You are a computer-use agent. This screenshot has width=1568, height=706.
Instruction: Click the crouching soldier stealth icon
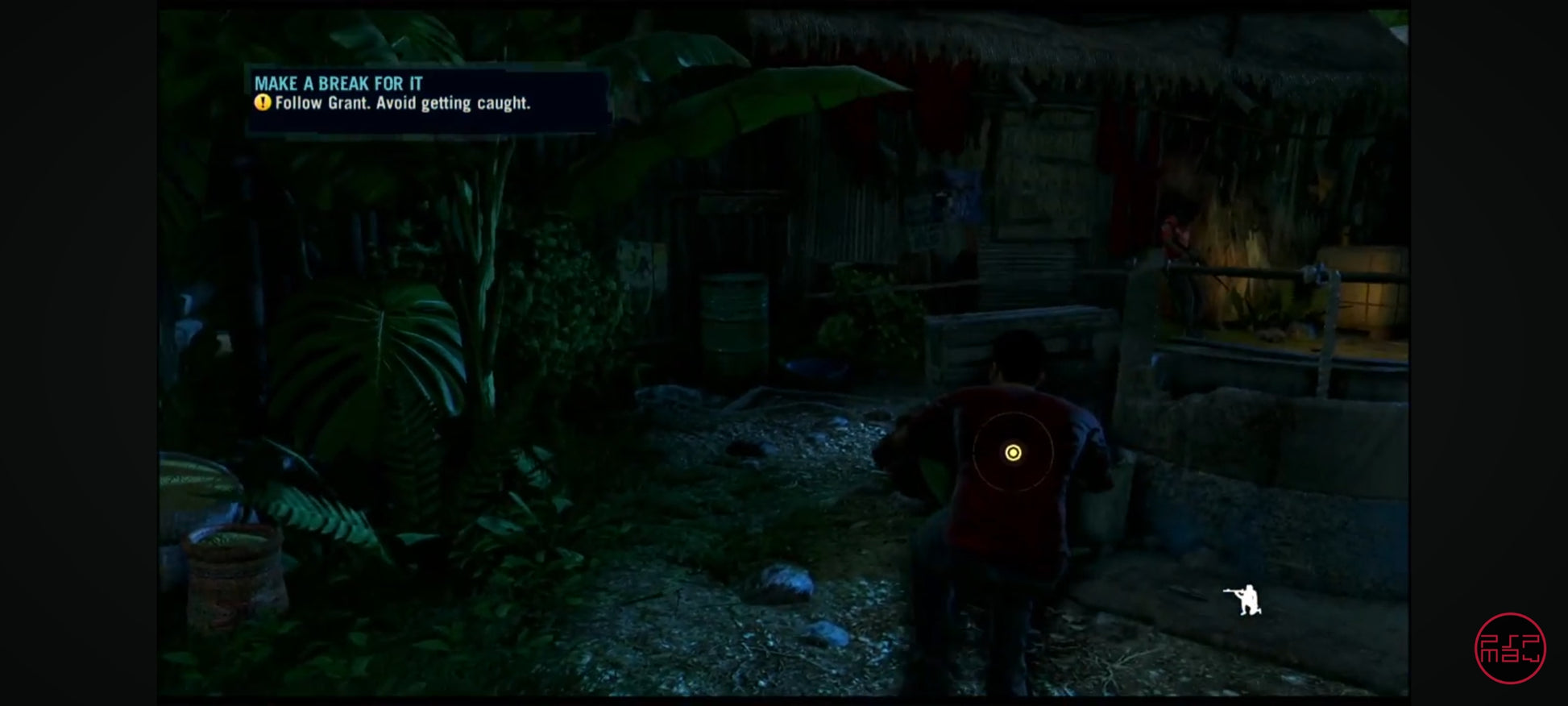(x=1245, y=600)
